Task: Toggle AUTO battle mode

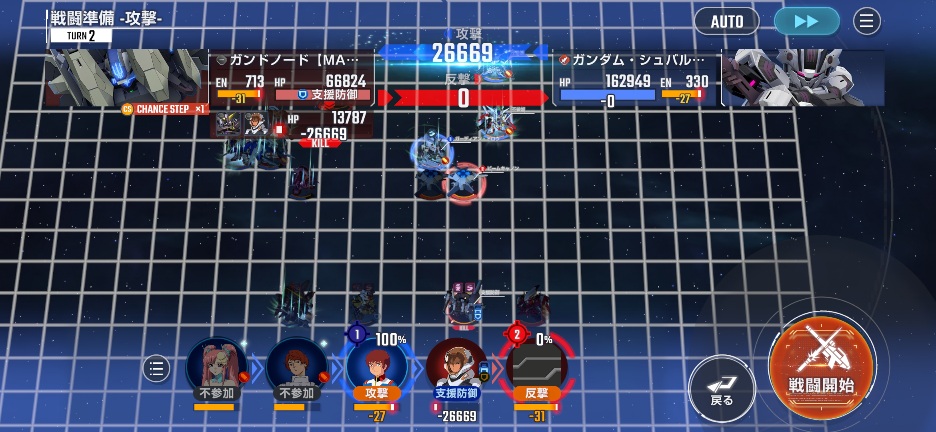Action: click(x=726, y=21)
